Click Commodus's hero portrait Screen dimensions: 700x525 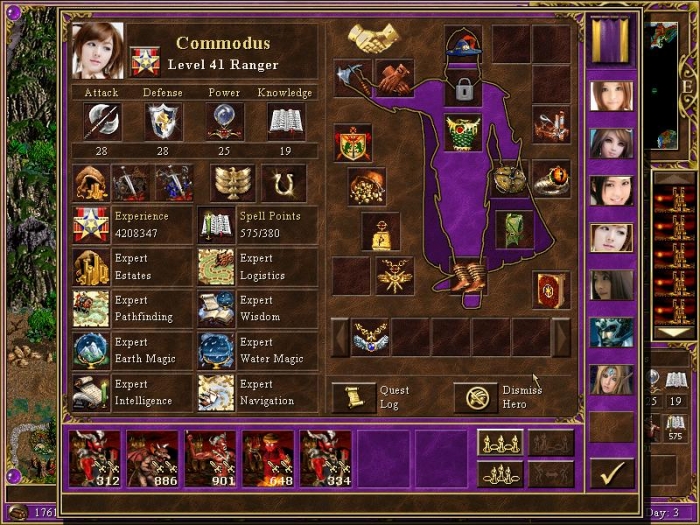(x=98, y=50)
